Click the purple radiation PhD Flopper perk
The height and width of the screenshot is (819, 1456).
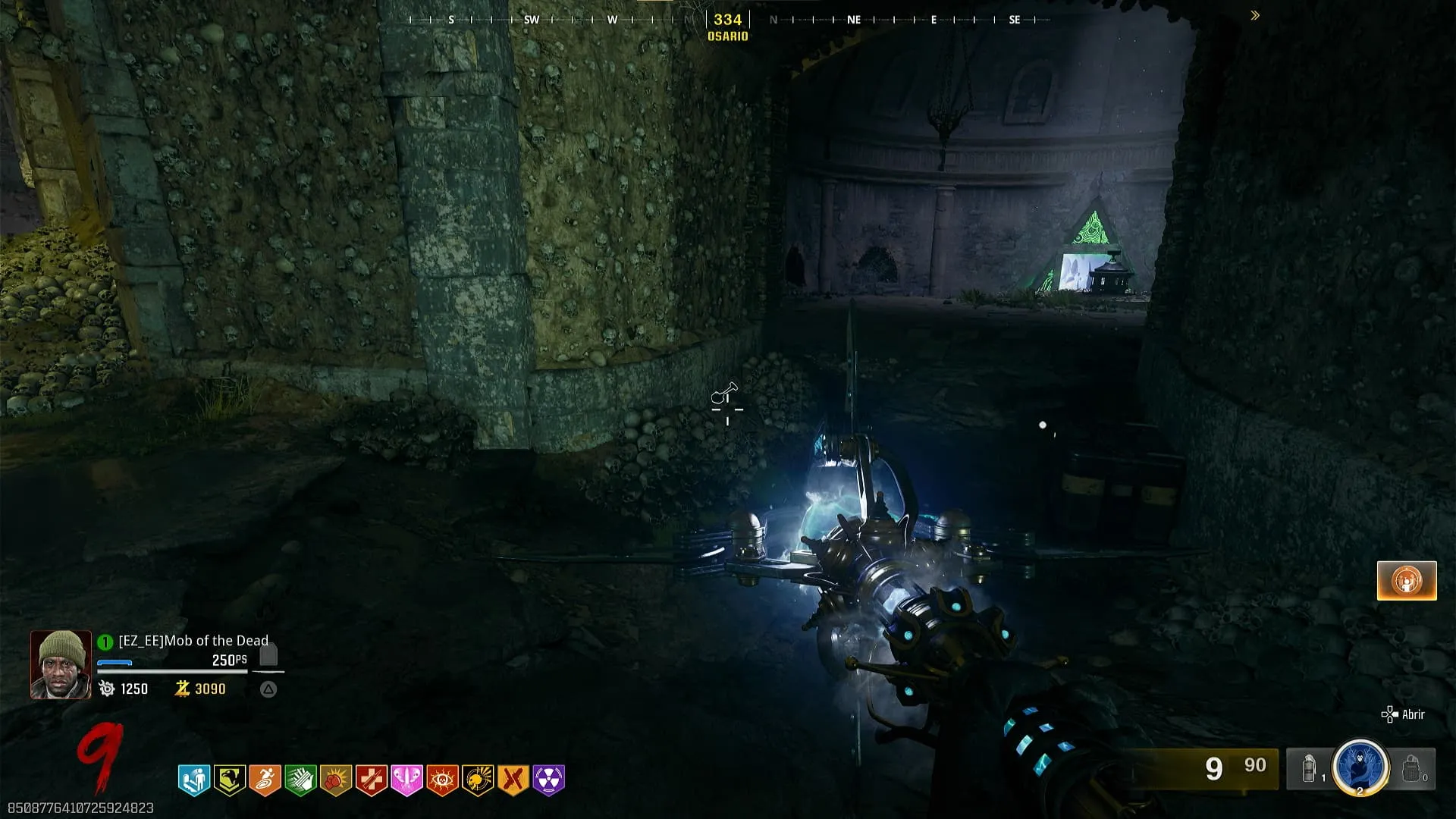pyautogui.click(x=549, y=780)
